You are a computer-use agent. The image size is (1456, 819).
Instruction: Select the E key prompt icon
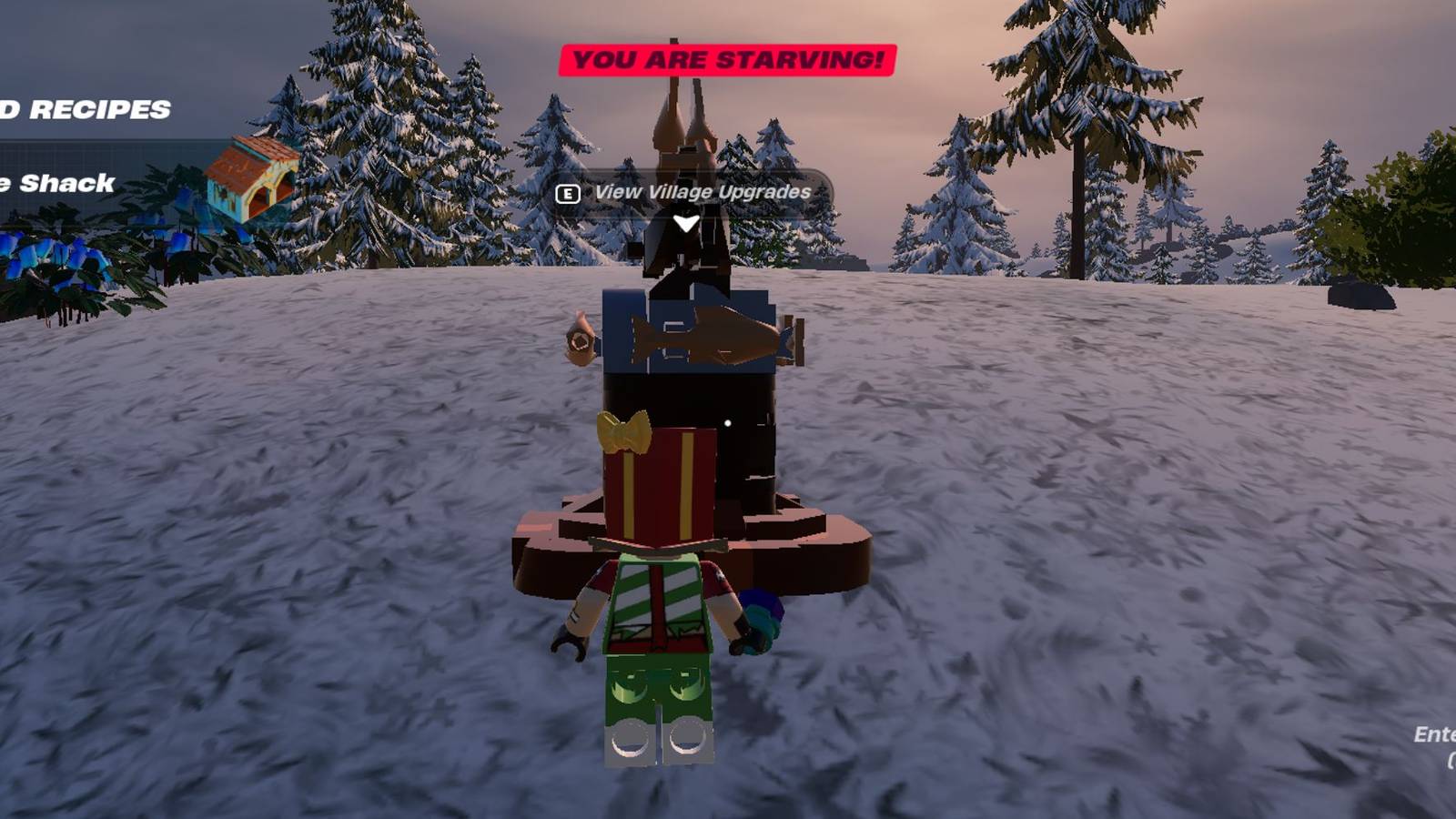coord(567,194)
